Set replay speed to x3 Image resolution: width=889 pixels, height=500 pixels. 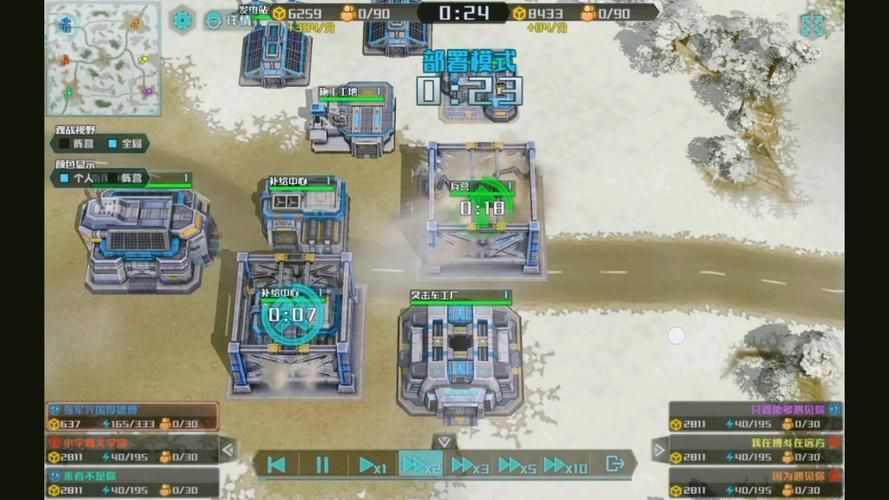pyautogui.click(x=469, y=464)
